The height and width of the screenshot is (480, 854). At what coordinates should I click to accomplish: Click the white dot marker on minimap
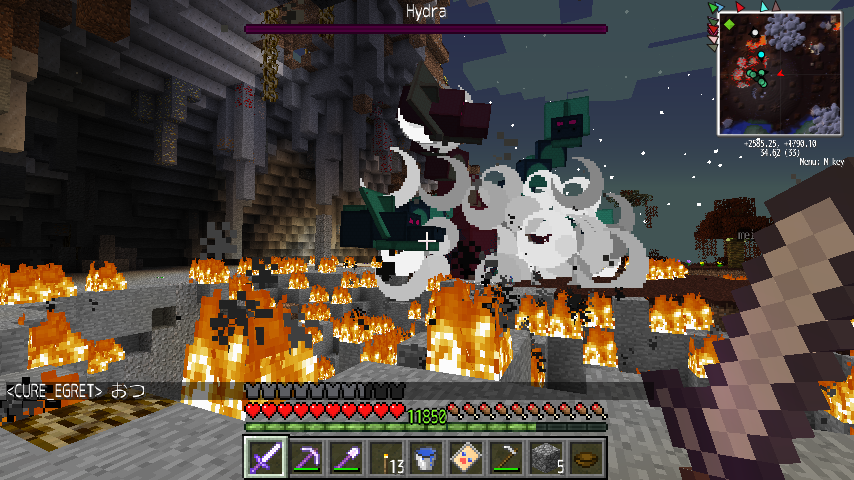[x=755, y=32]
